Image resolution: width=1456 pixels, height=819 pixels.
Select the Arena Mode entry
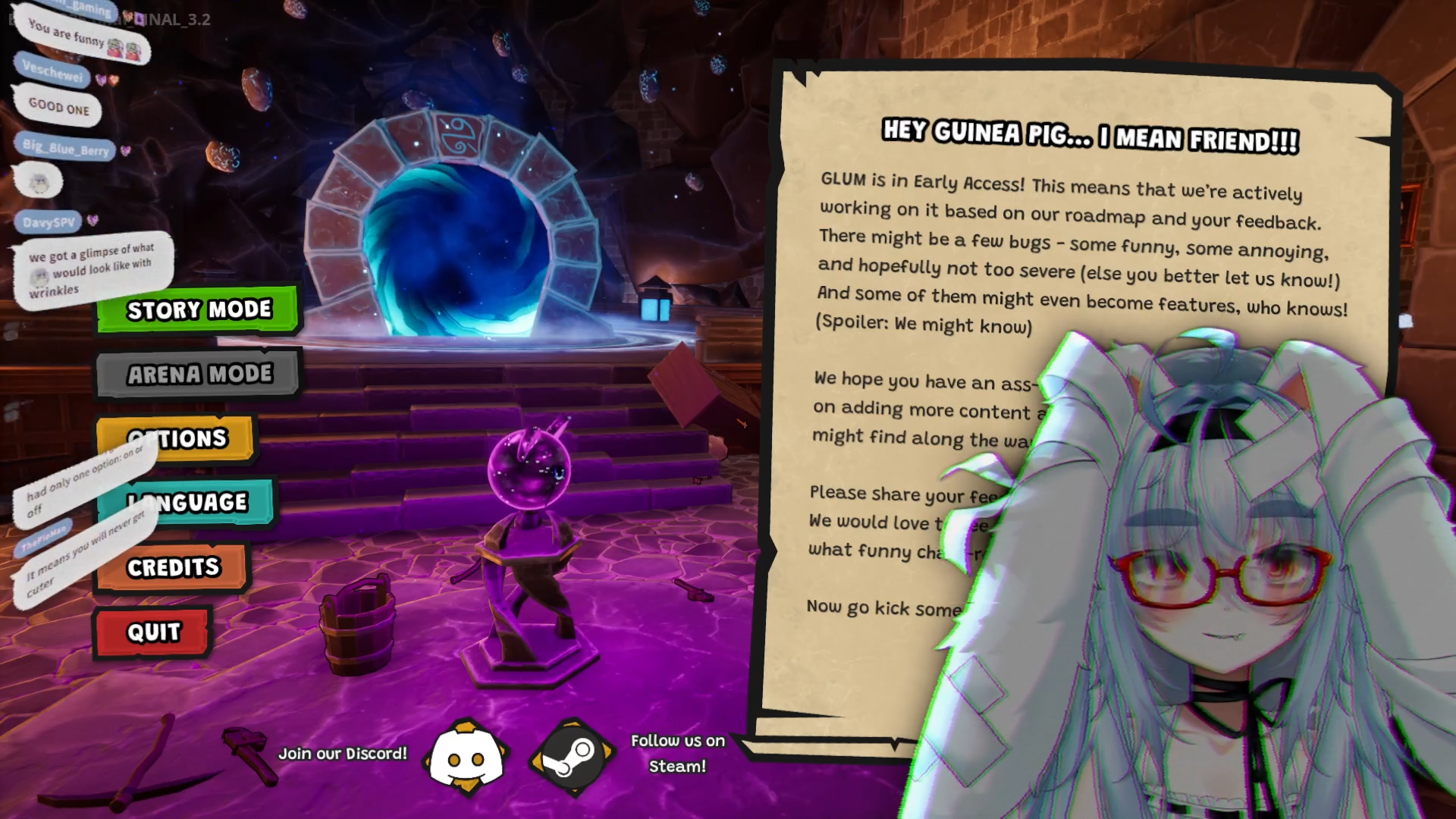[x=199, y=374]
